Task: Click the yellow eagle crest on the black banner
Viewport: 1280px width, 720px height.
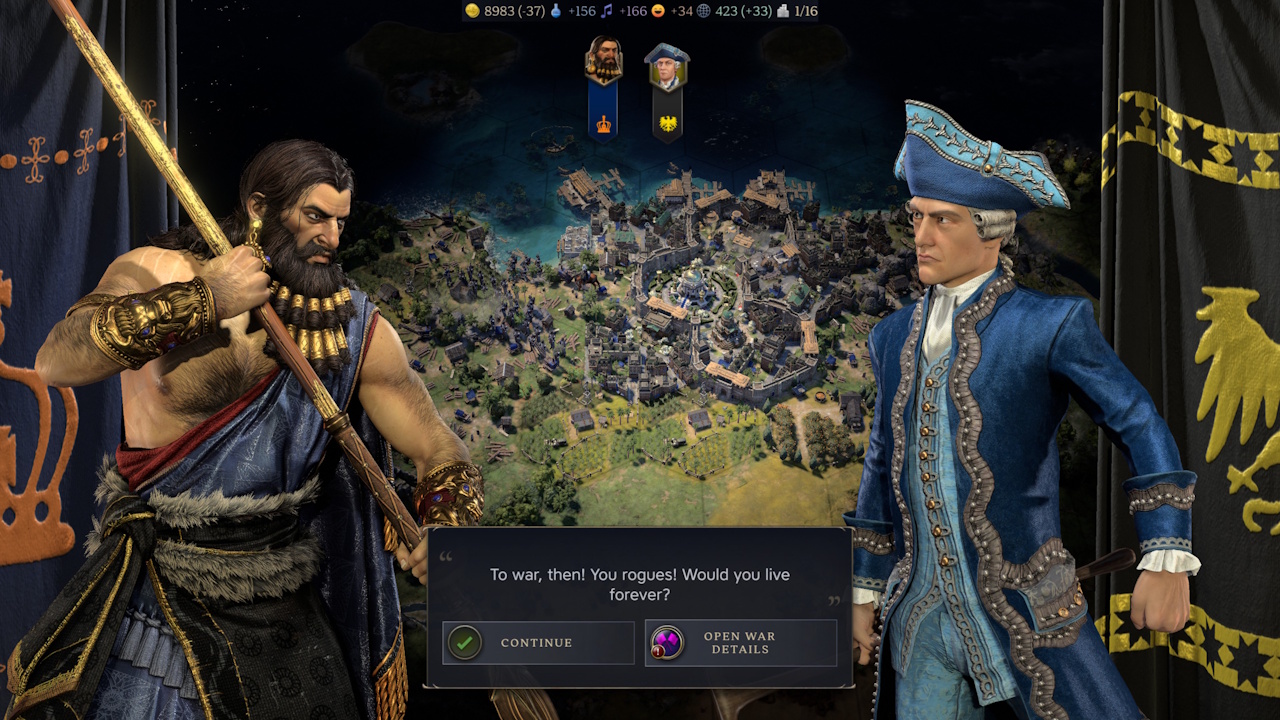Action: pos(668,122)
